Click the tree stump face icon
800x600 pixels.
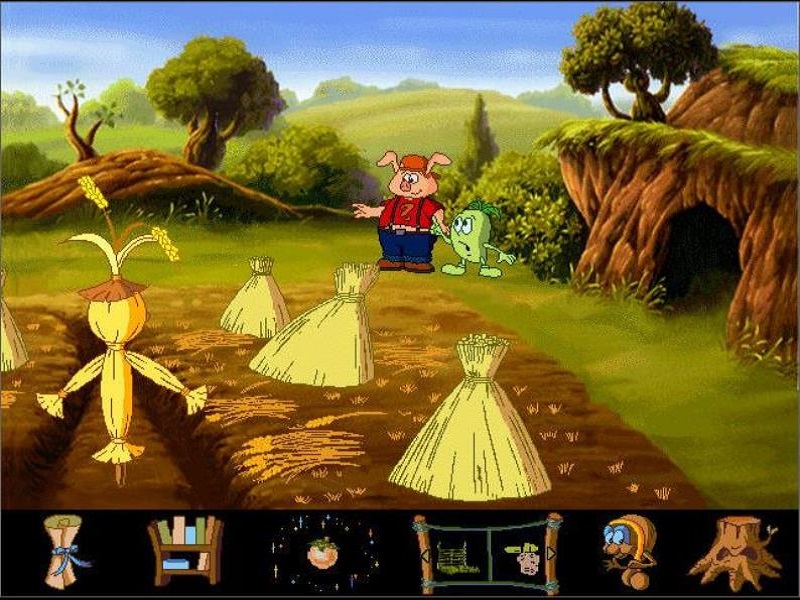[735, 554]
